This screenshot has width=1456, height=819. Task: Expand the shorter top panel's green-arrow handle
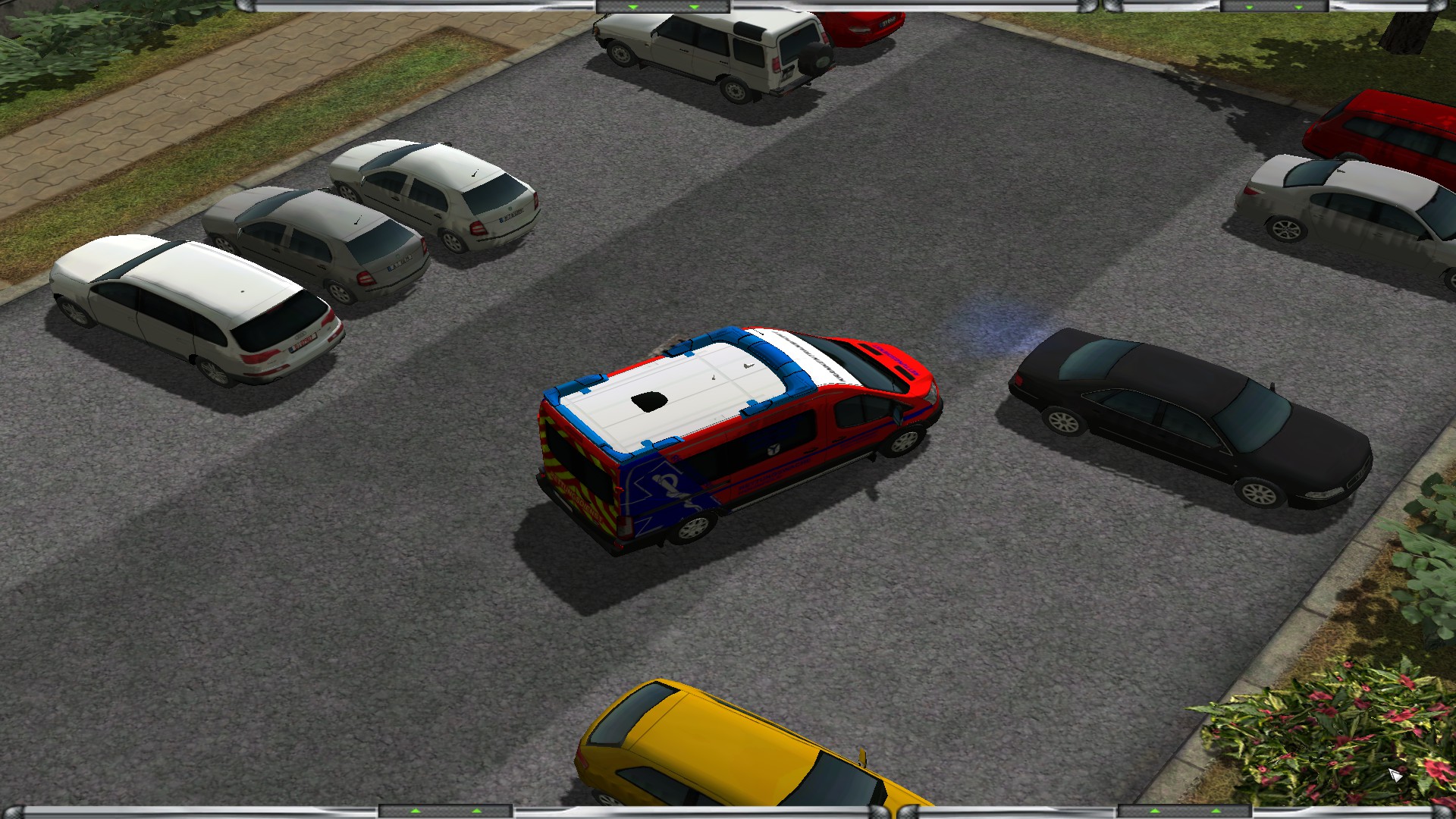[x=1273, y=7]
